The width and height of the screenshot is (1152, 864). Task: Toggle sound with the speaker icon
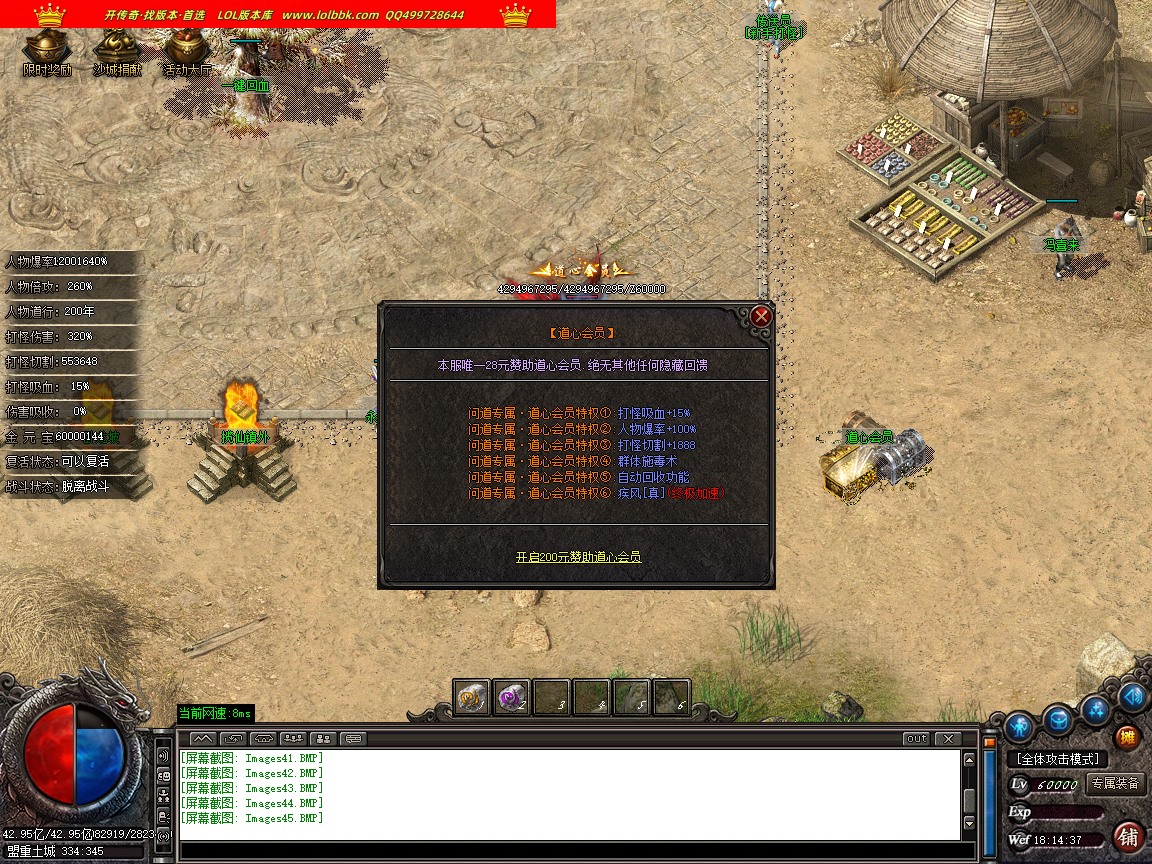1132,697
